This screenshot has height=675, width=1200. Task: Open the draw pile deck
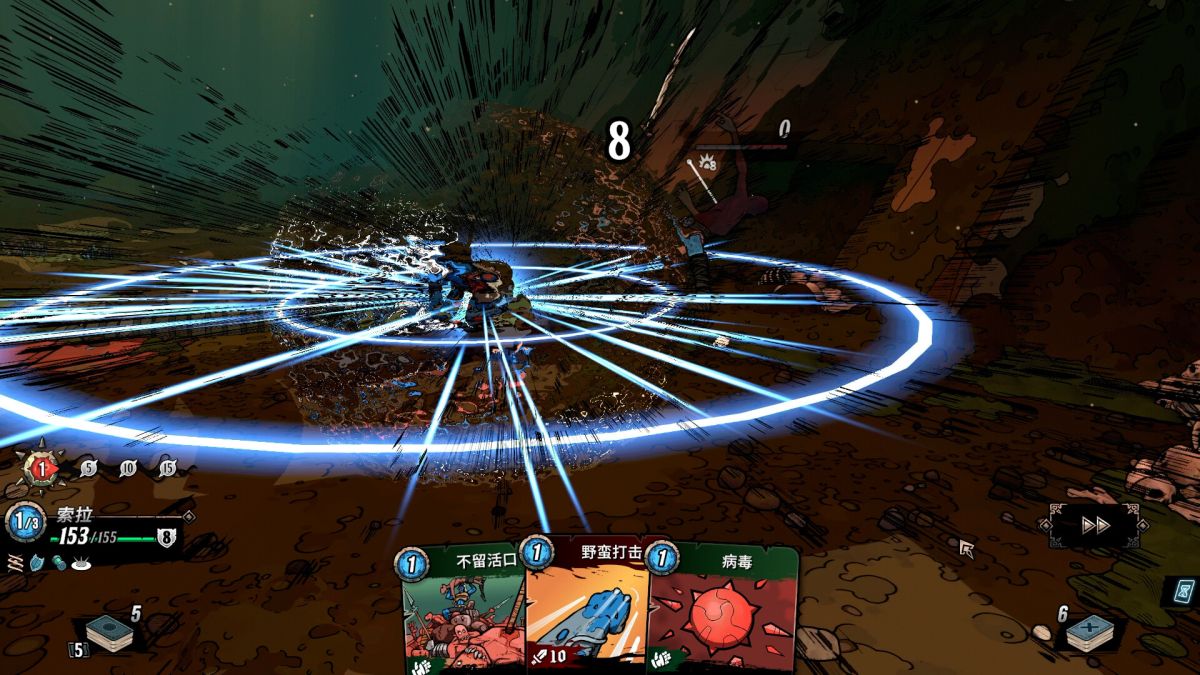tap(109, 633)
